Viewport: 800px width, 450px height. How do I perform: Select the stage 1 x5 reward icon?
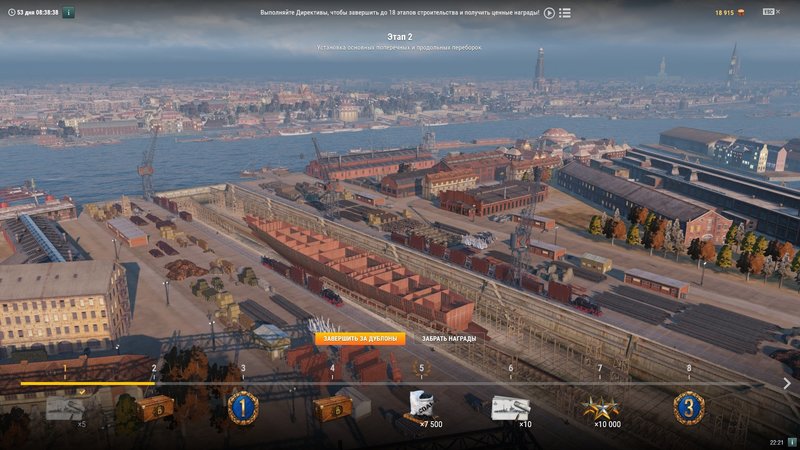pyautogui.click(x=65, y=408)
